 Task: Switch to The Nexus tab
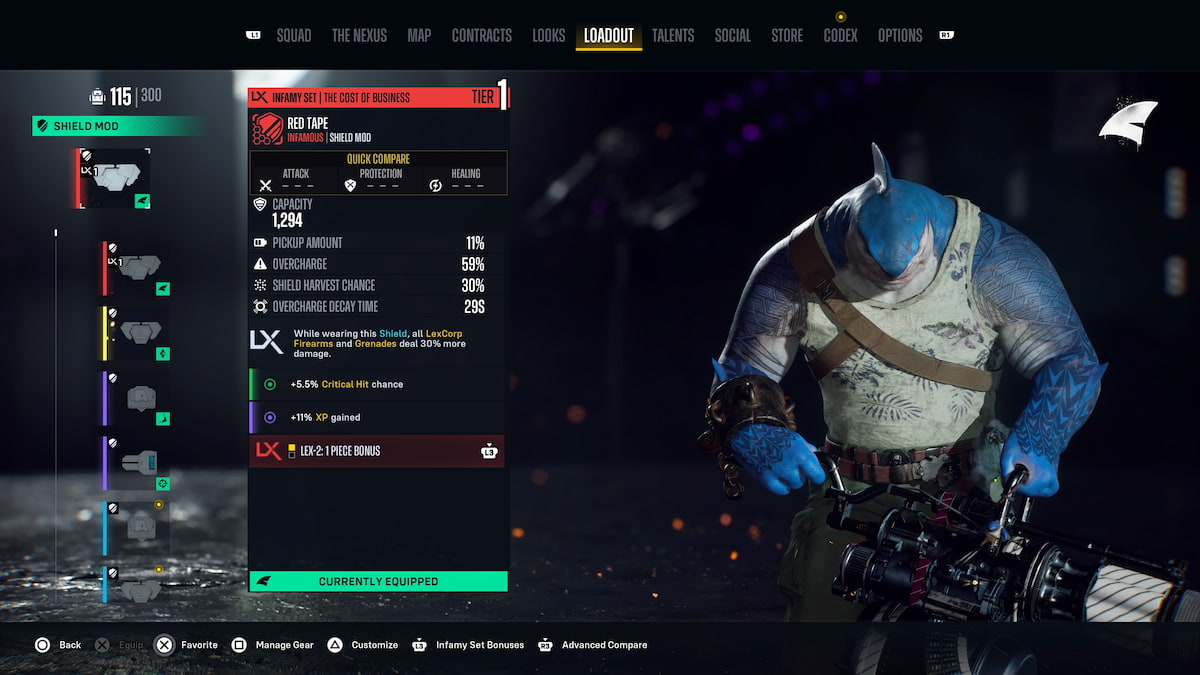coord(359,36)
